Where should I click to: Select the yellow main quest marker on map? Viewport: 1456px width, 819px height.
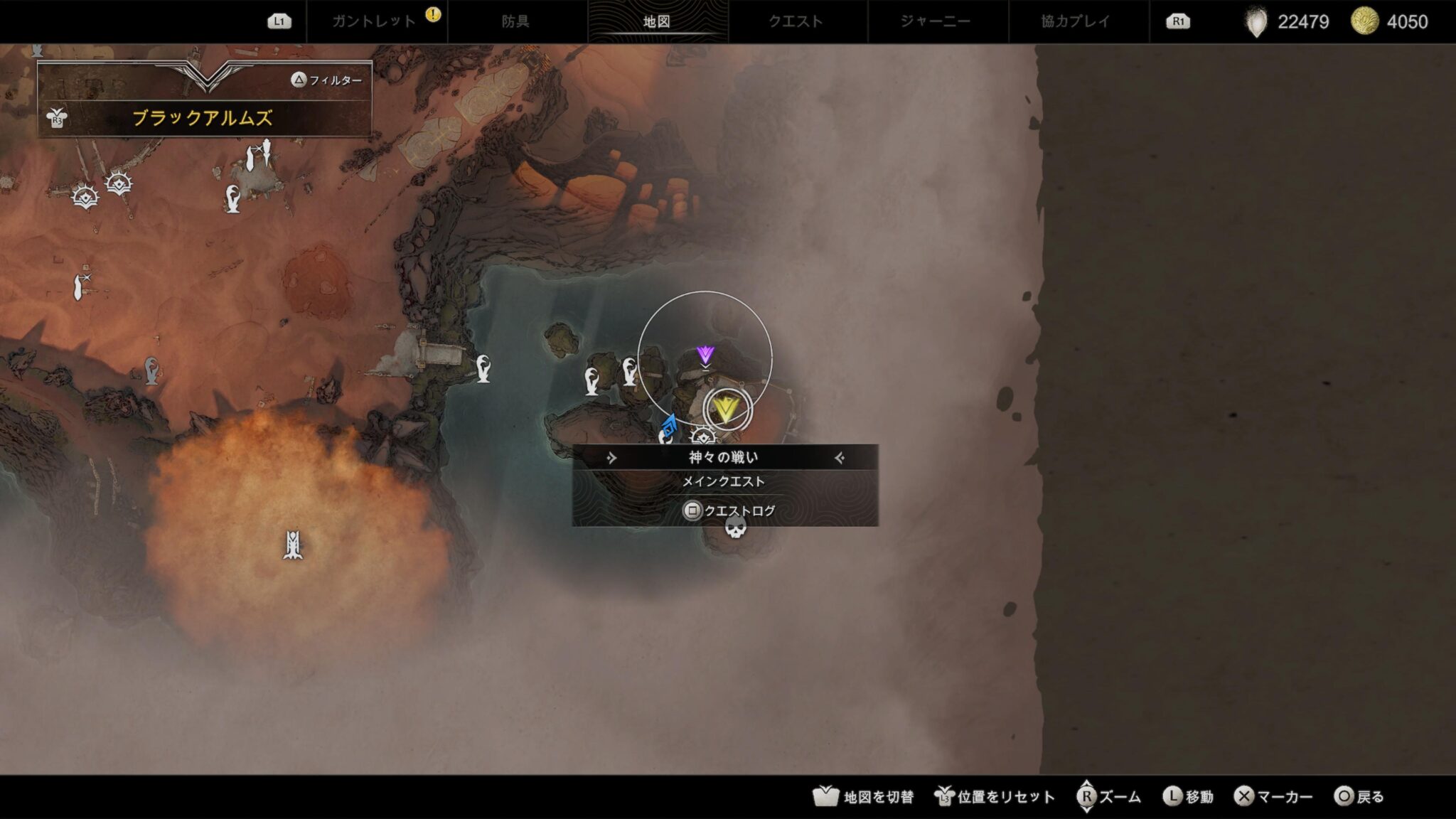[726, 409]
